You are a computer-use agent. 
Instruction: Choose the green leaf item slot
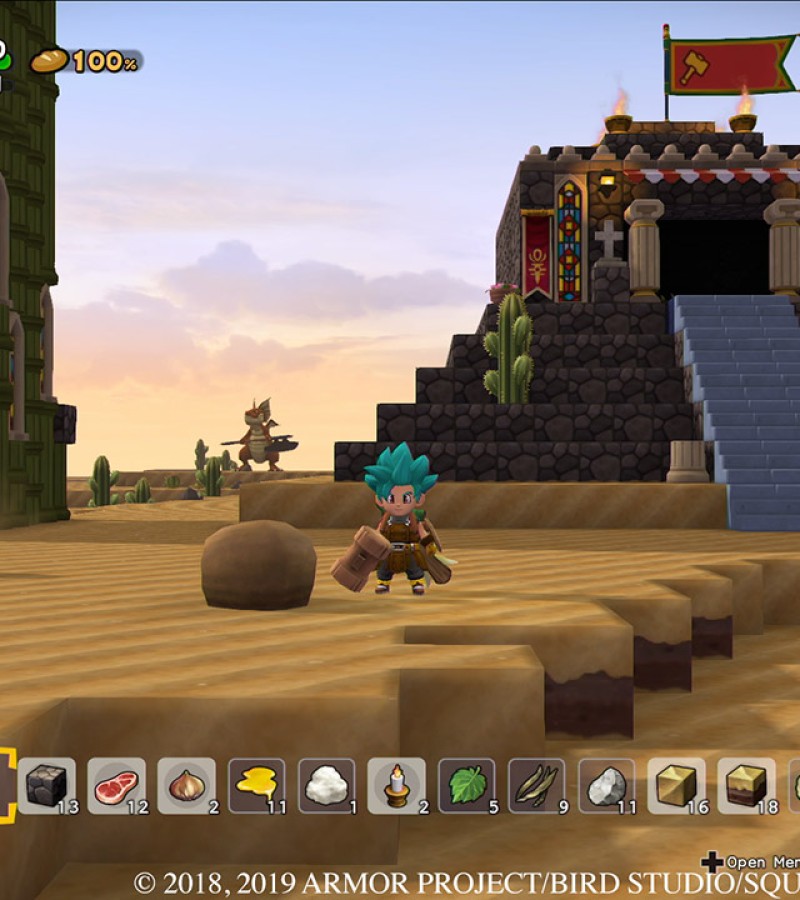coord(466,786)
